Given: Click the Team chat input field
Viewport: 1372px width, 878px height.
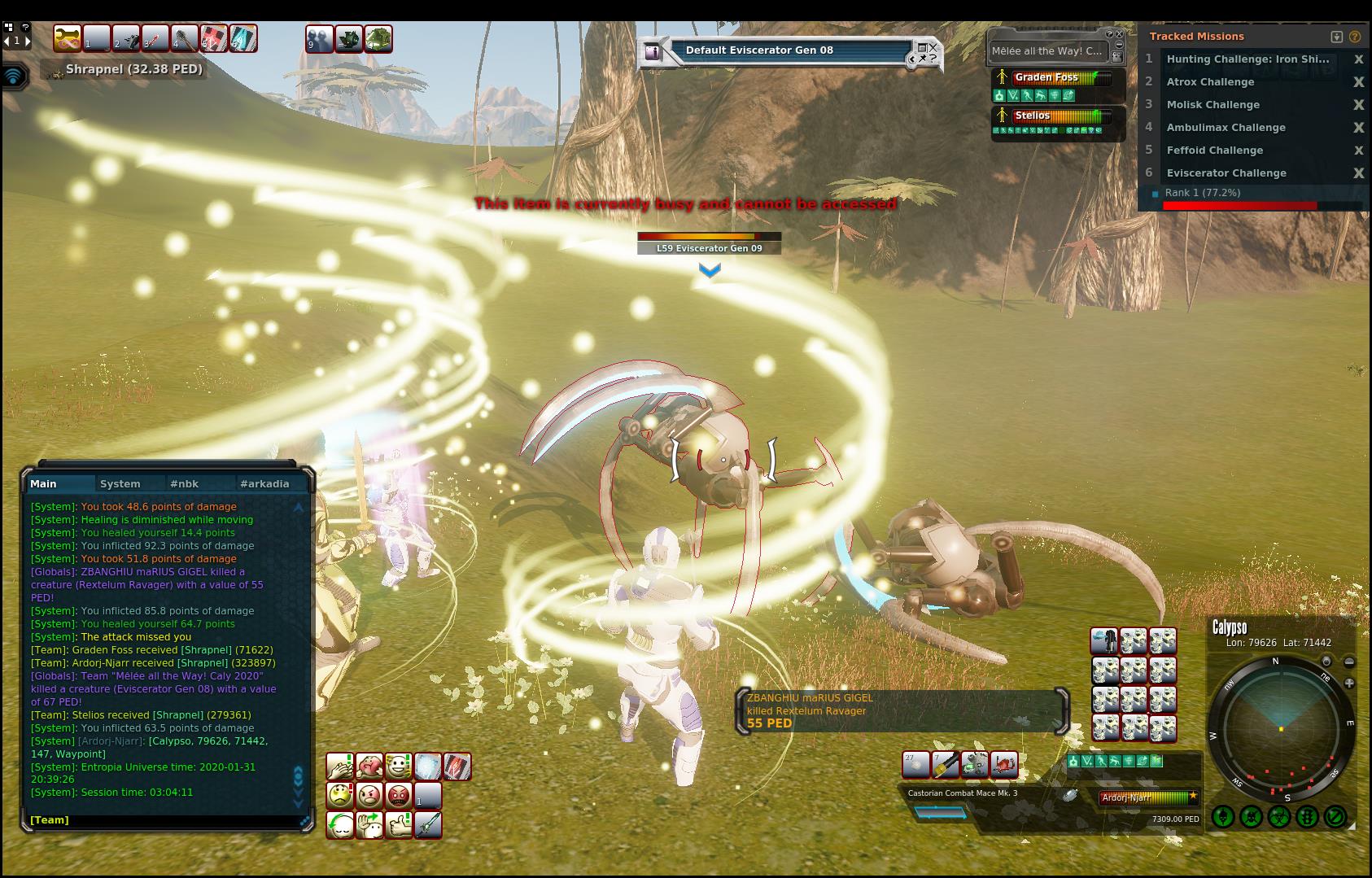Looking at the screenshot, I should [163, 820].
